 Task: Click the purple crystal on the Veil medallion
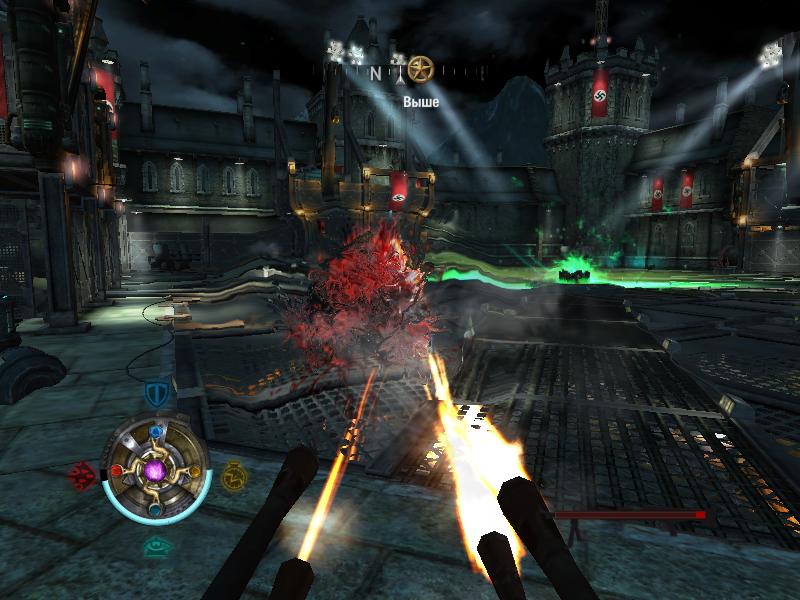[156, 469]
